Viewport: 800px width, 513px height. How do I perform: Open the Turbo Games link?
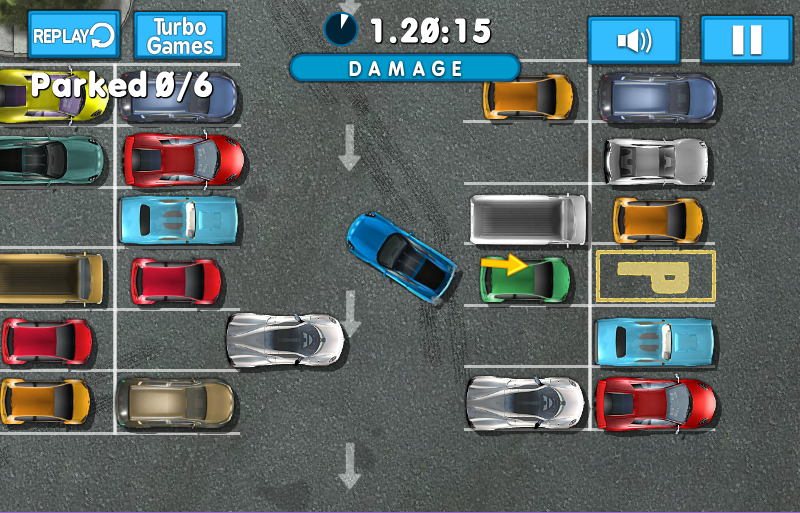[x=180, y=37]
